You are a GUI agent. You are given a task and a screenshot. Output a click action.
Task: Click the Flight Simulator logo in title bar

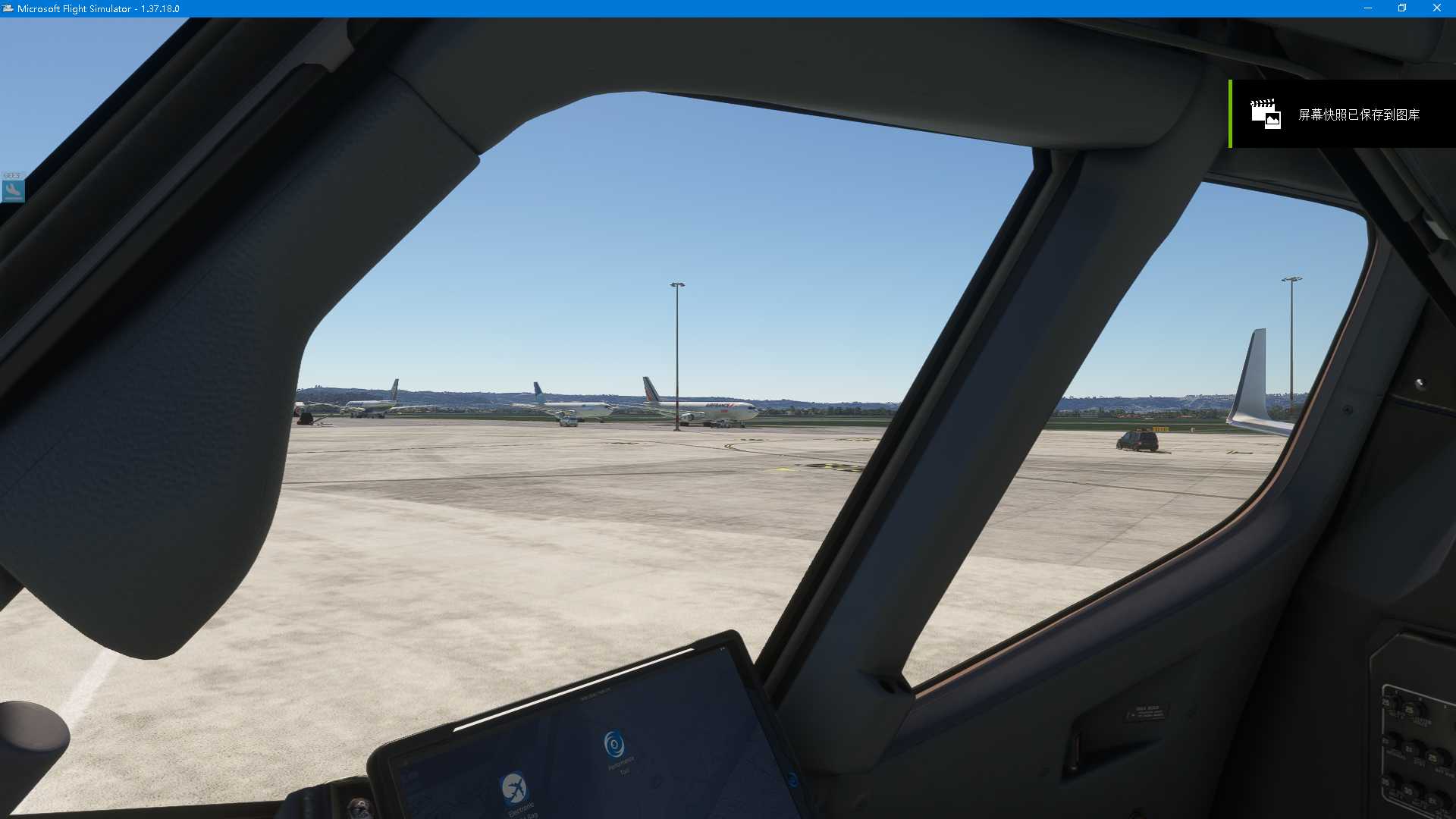click(8, 8)
